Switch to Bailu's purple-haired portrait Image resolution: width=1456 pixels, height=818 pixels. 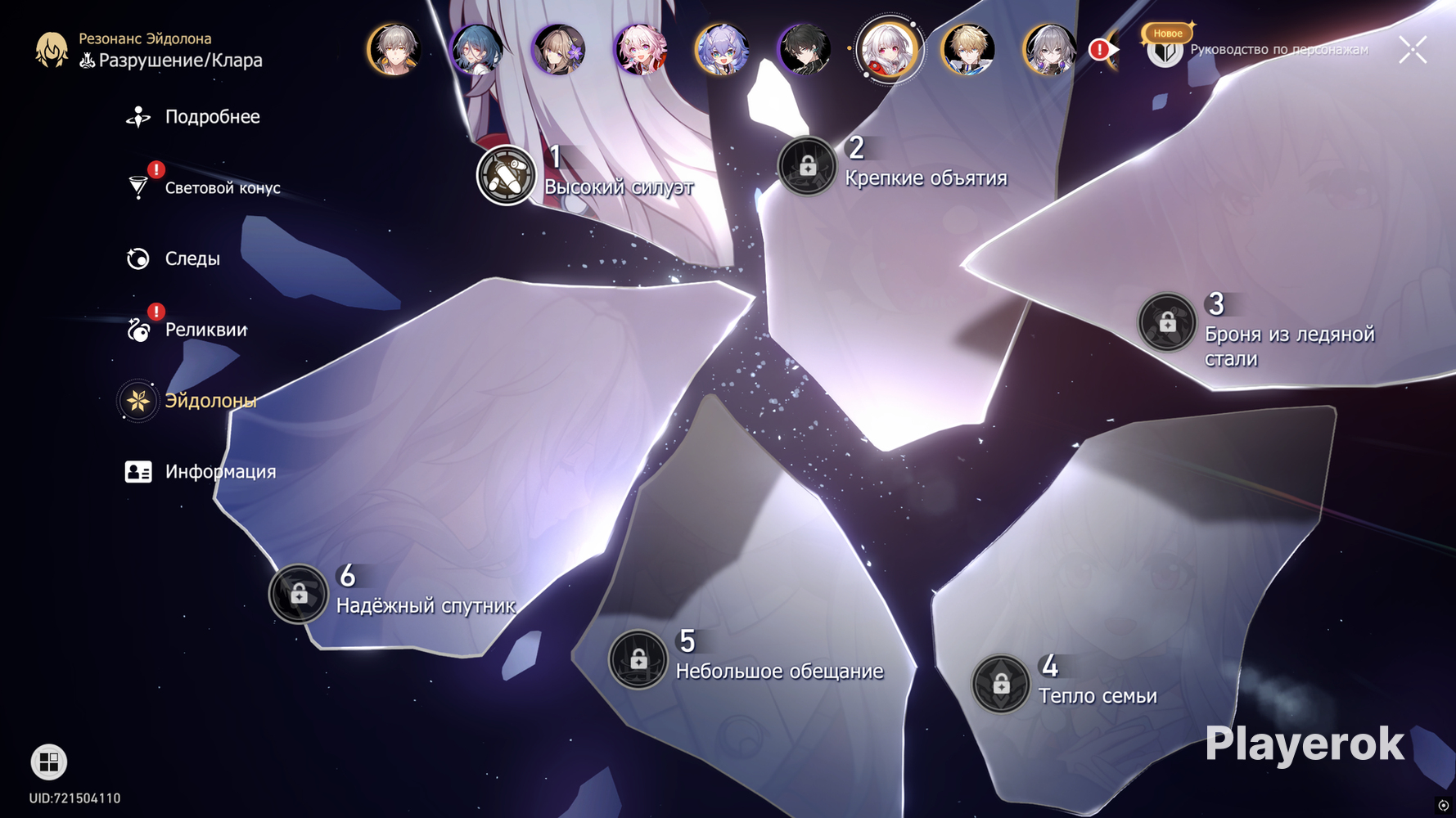pos(722,49)
